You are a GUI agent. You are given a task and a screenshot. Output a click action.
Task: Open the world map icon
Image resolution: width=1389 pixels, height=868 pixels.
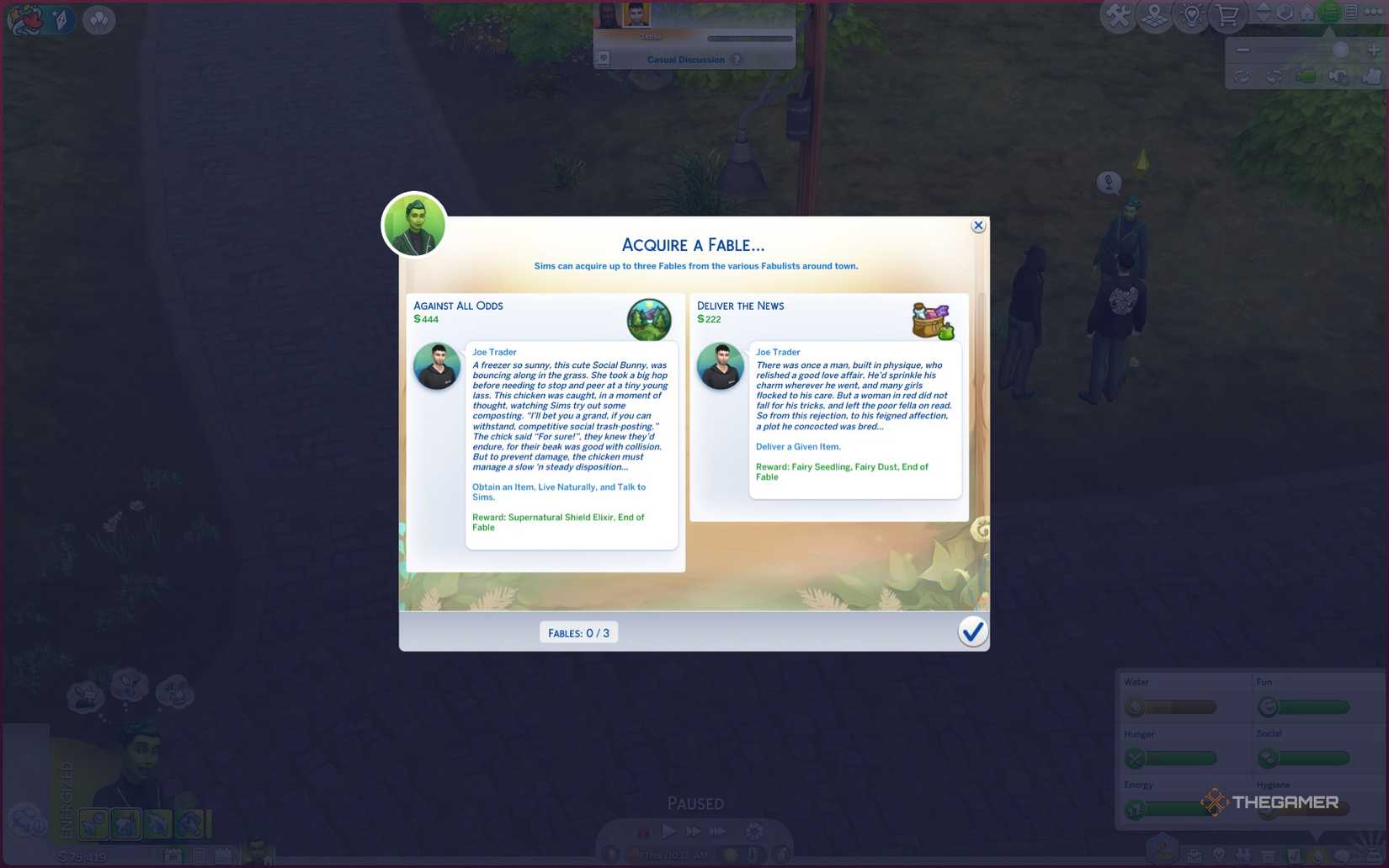point(1154,14)
